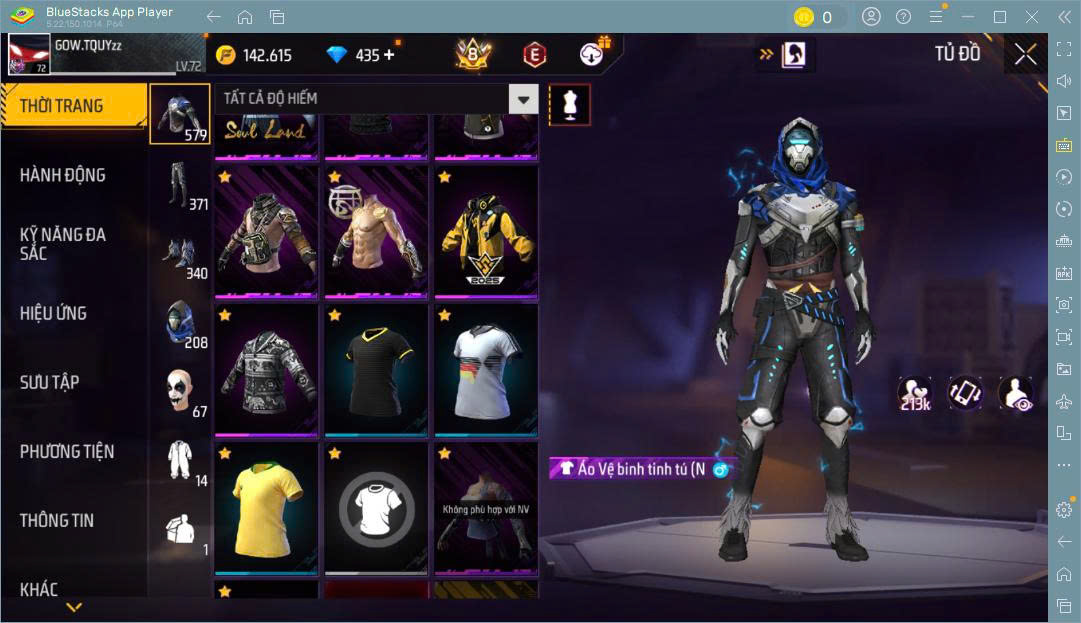The image size is (1081, 623).
Task: Click the mannequin outfit preview icon
Action: pyautogui.click(x=569, y=104)
